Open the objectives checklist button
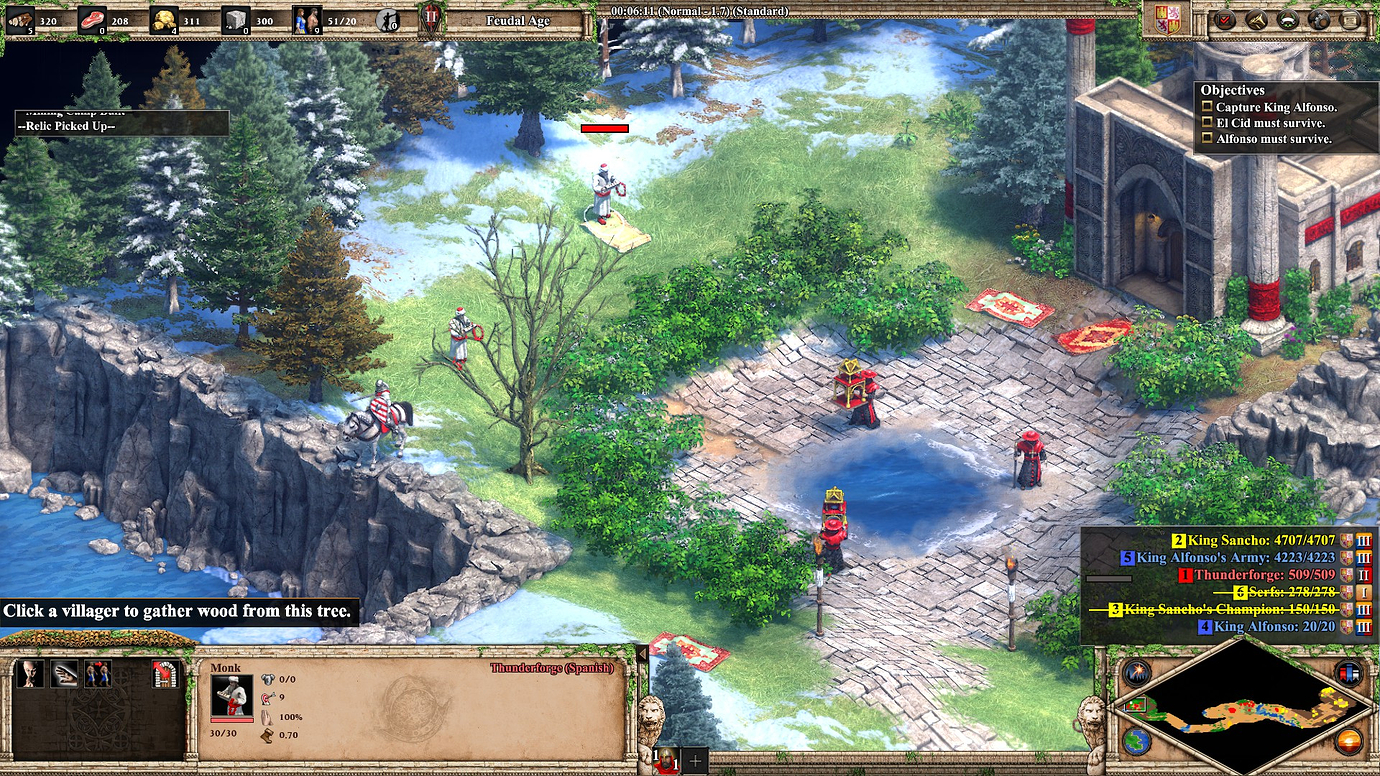 [1224, 20]
